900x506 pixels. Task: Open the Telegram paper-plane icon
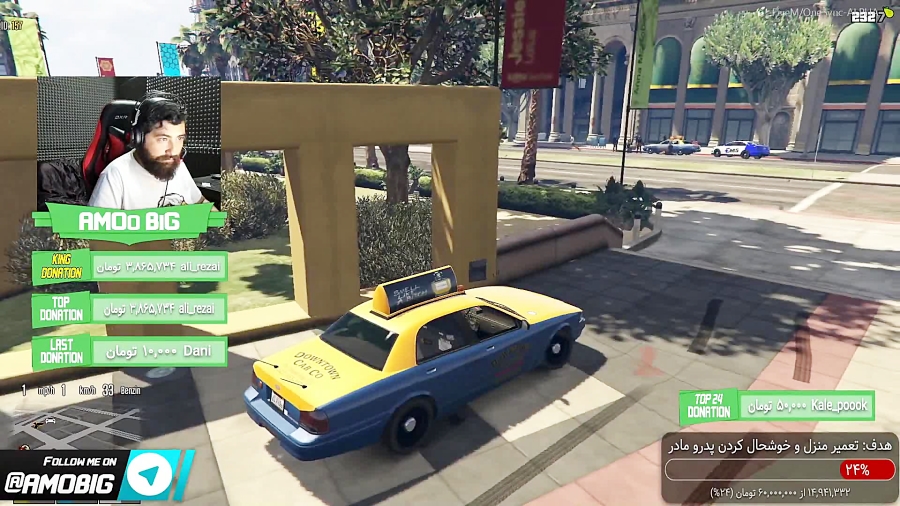tap(151, 475)
